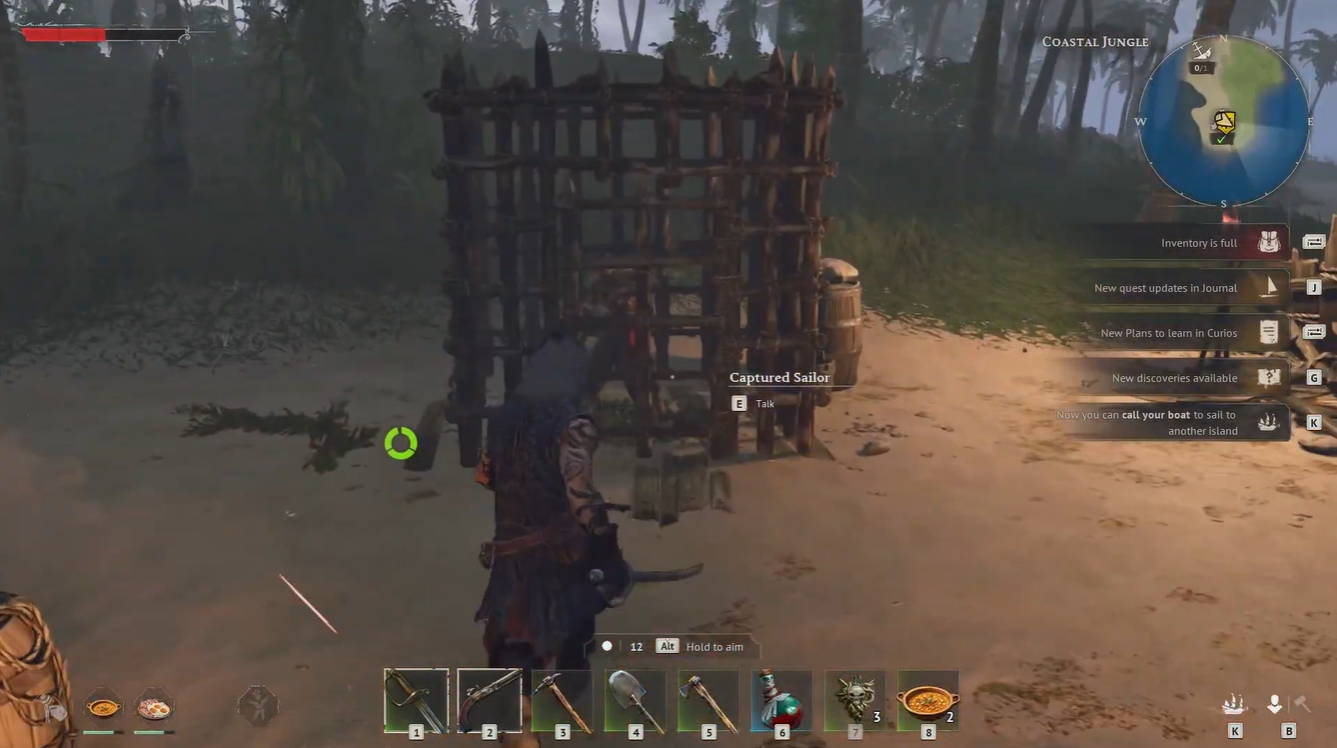
Task: Equip the pistol in hotbar slot 2
Action: 489,700
